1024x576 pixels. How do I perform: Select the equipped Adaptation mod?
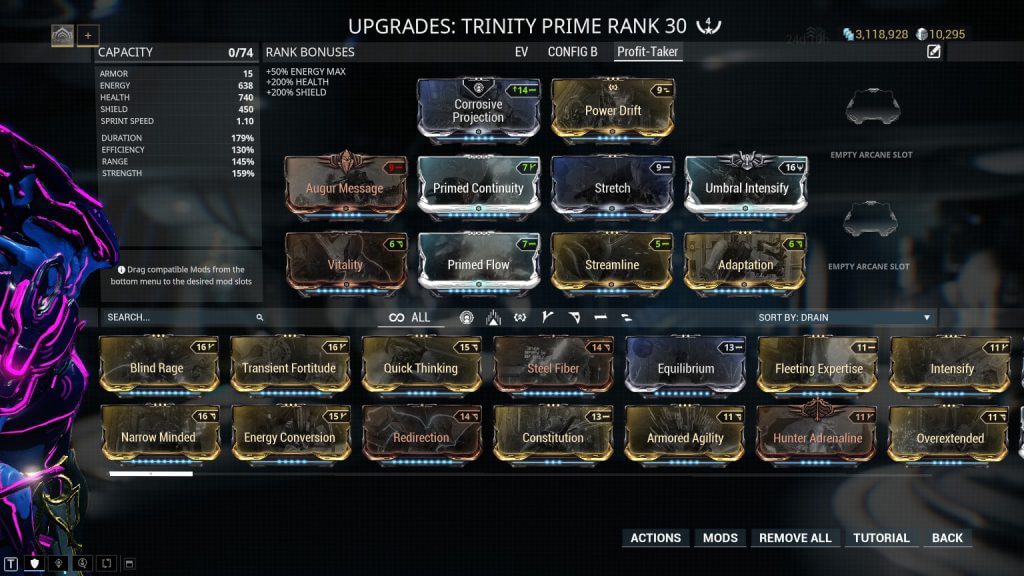745,264
